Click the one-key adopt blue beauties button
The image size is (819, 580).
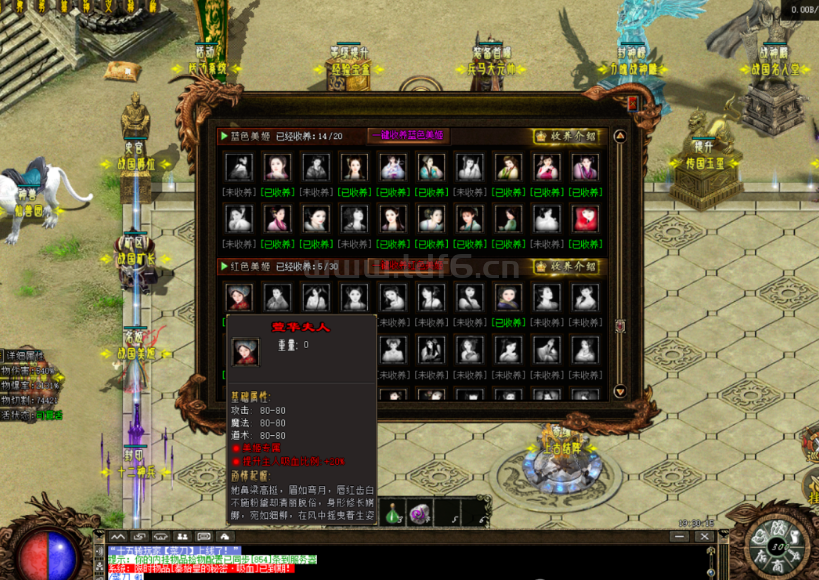(x=408, y=136)
